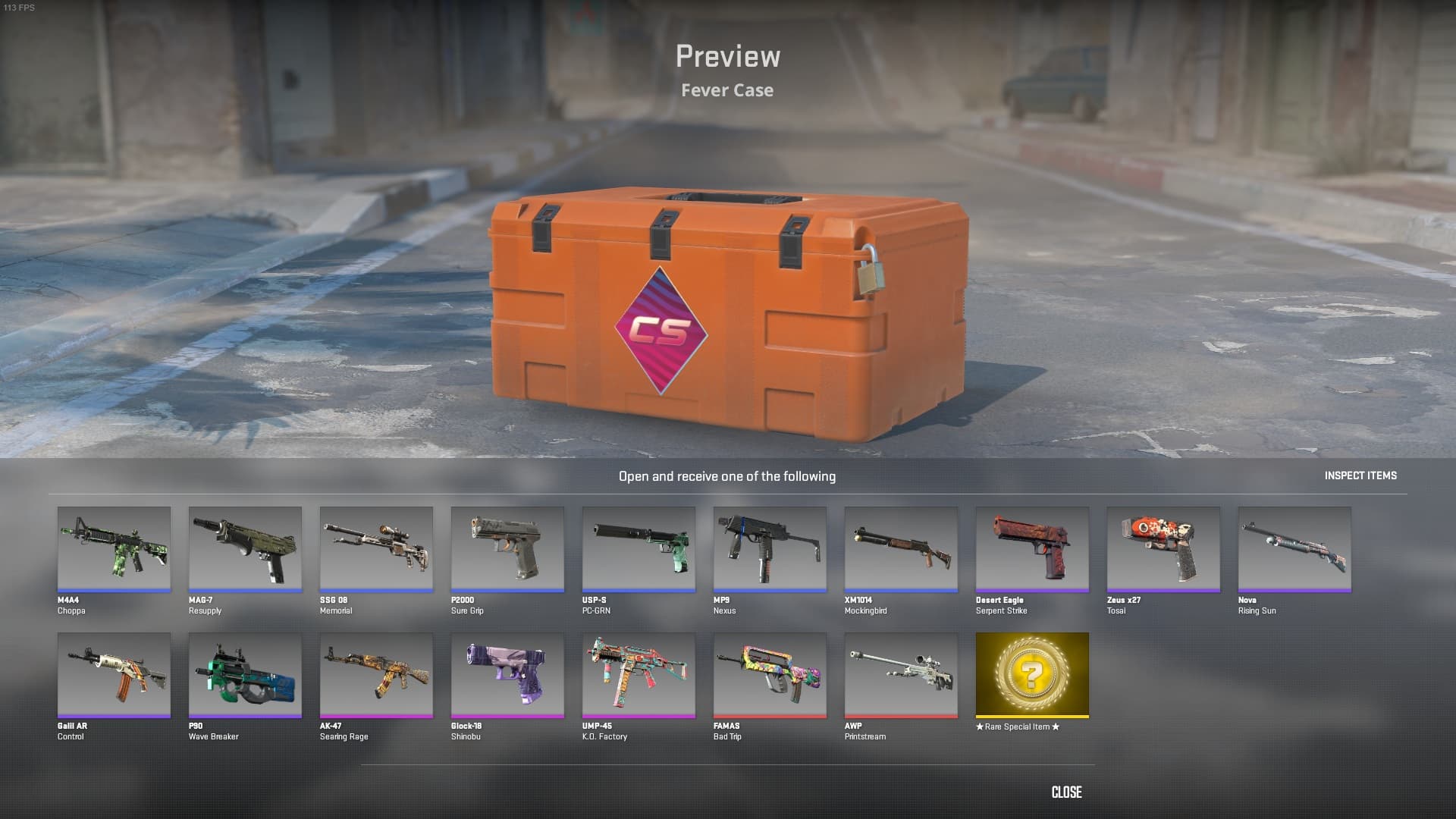Select the UMP-45 K.O. Factory skin

point(639,675)
